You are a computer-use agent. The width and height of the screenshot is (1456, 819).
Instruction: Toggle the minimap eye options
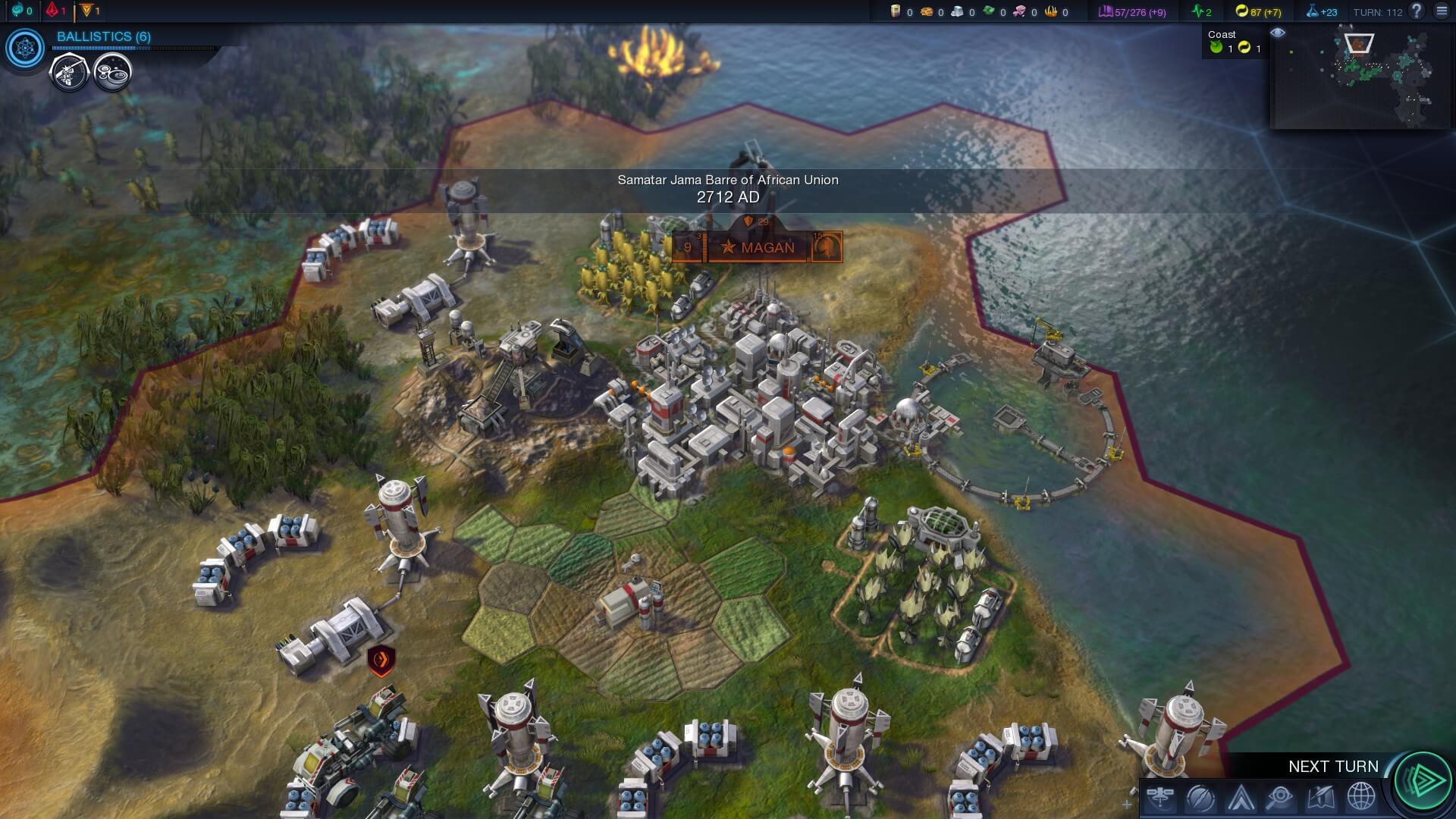[1278, 33]
